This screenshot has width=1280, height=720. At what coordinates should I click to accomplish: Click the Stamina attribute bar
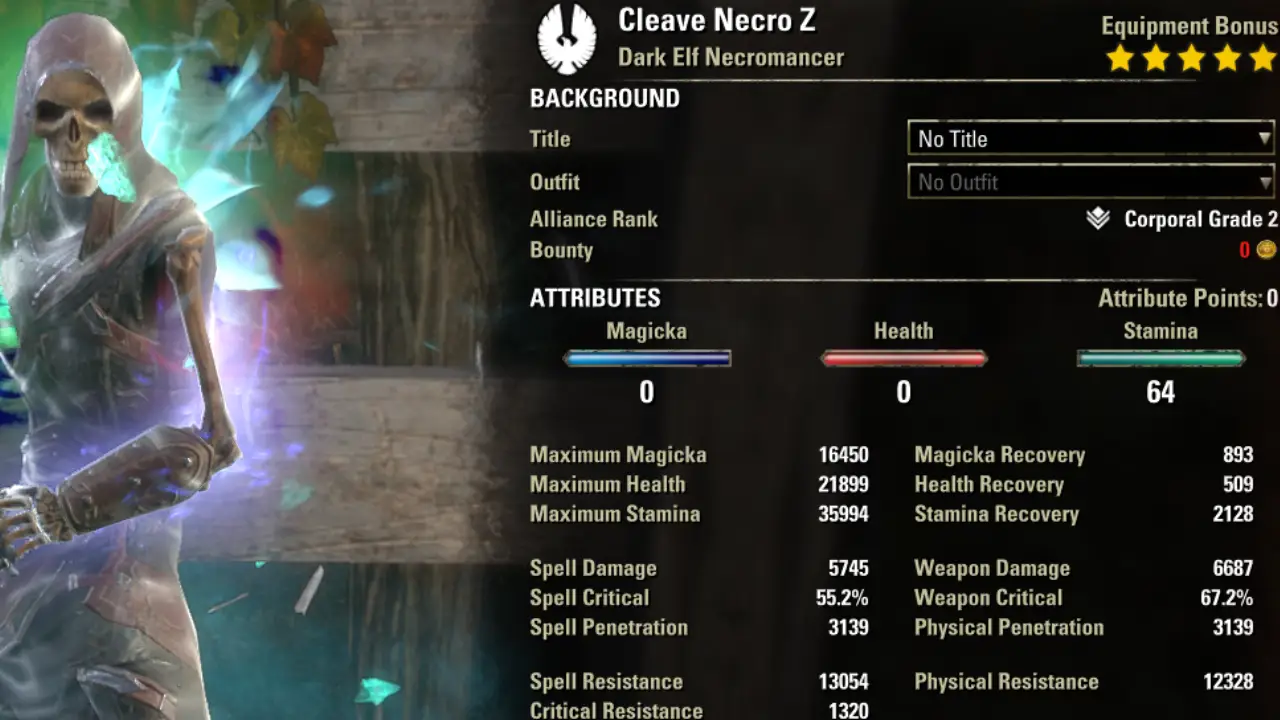click(1160, 358)
